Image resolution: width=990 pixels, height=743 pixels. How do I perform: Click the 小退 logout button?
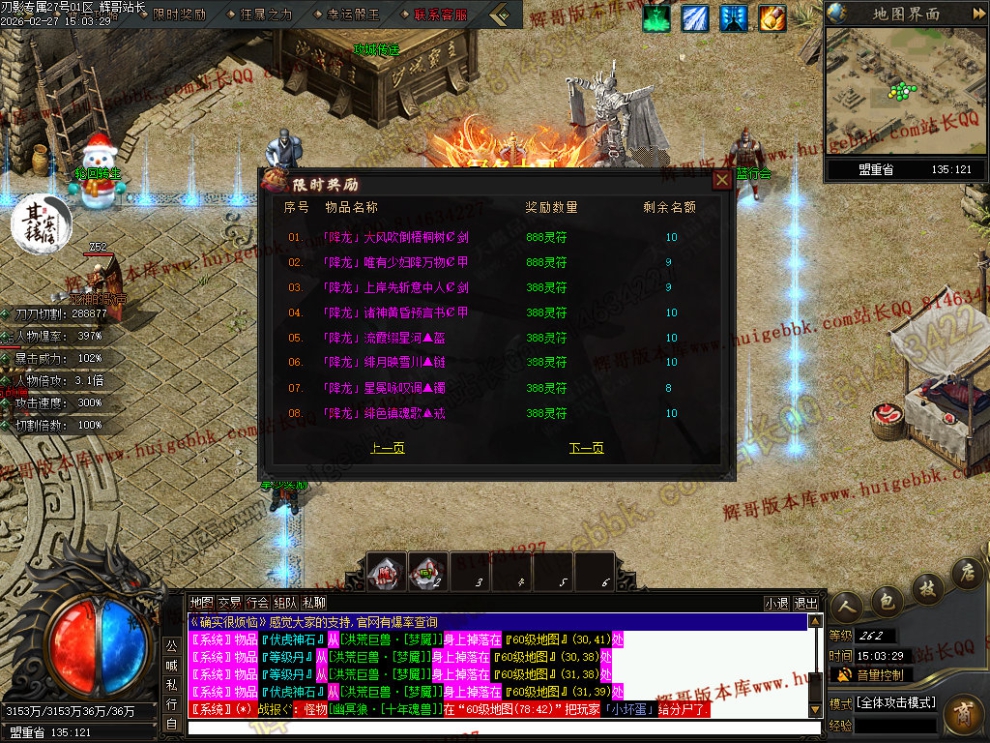pos(776,603)
